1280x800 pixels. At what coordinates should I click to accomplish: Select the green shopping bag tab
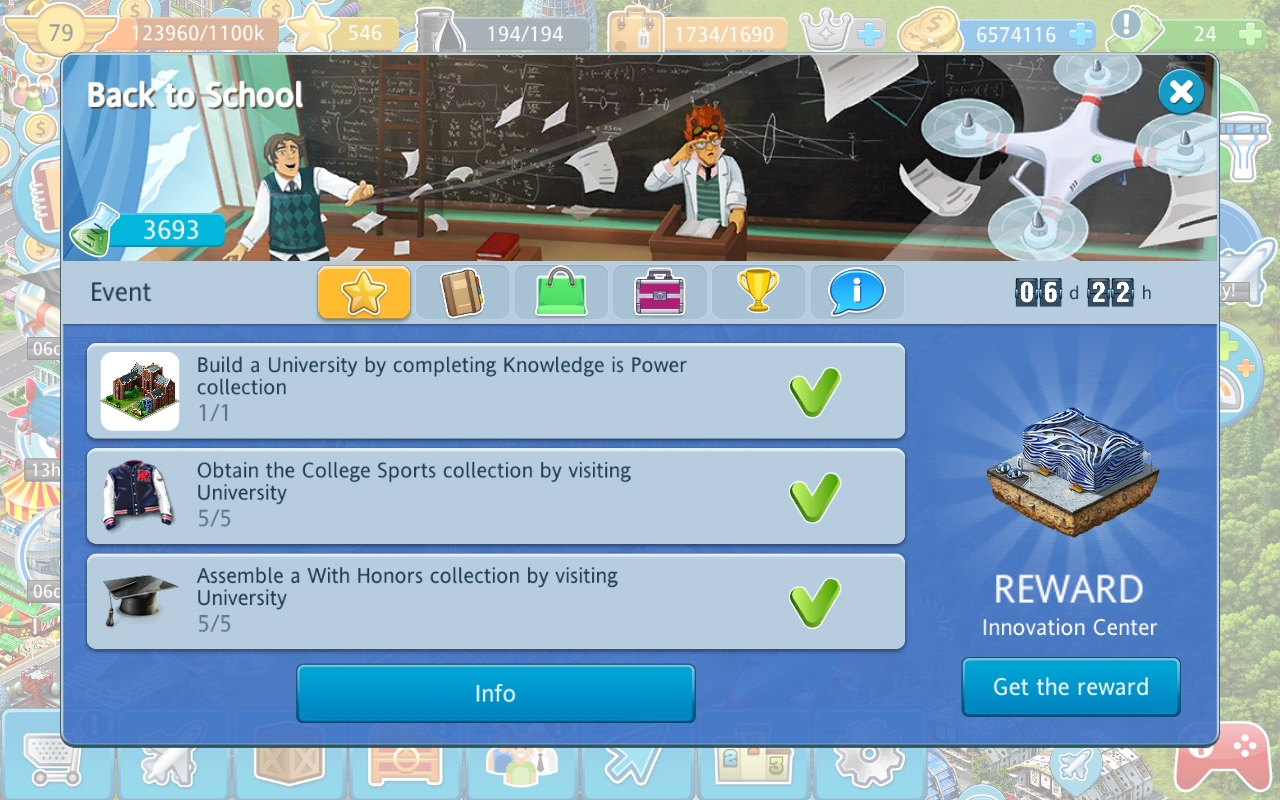[x=560, y=292]
